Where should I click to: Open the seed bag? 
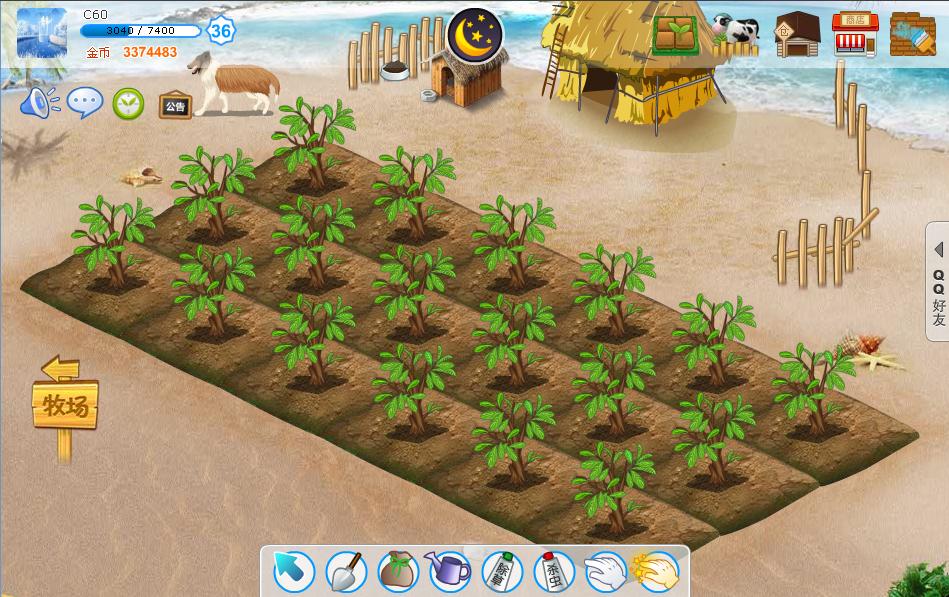[x=398, y=572]
